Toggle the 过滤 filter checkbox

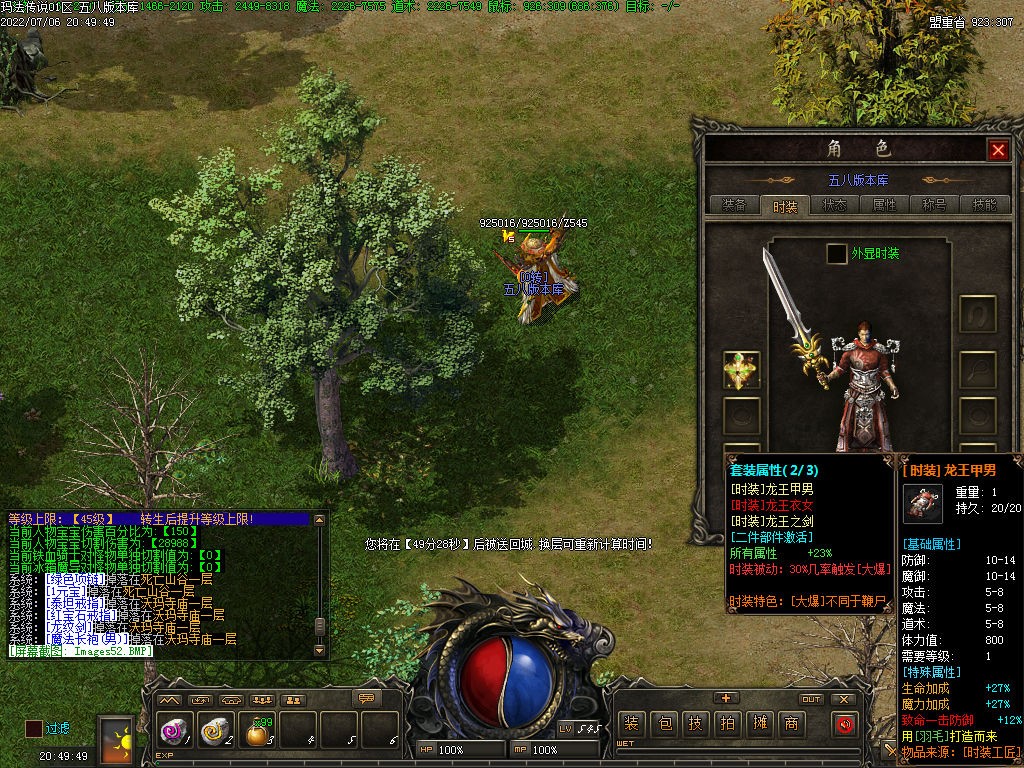pyautogui.click(x=34, y=728)
